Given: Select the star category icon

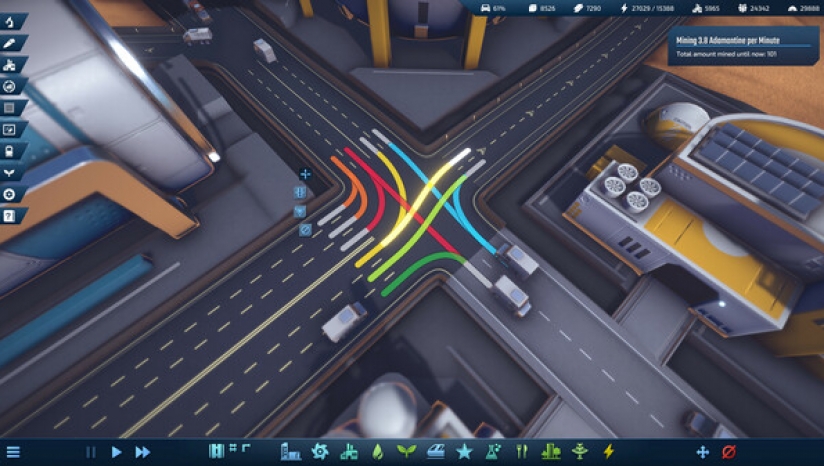Looking at the screenshot, I should click(464, 451).
